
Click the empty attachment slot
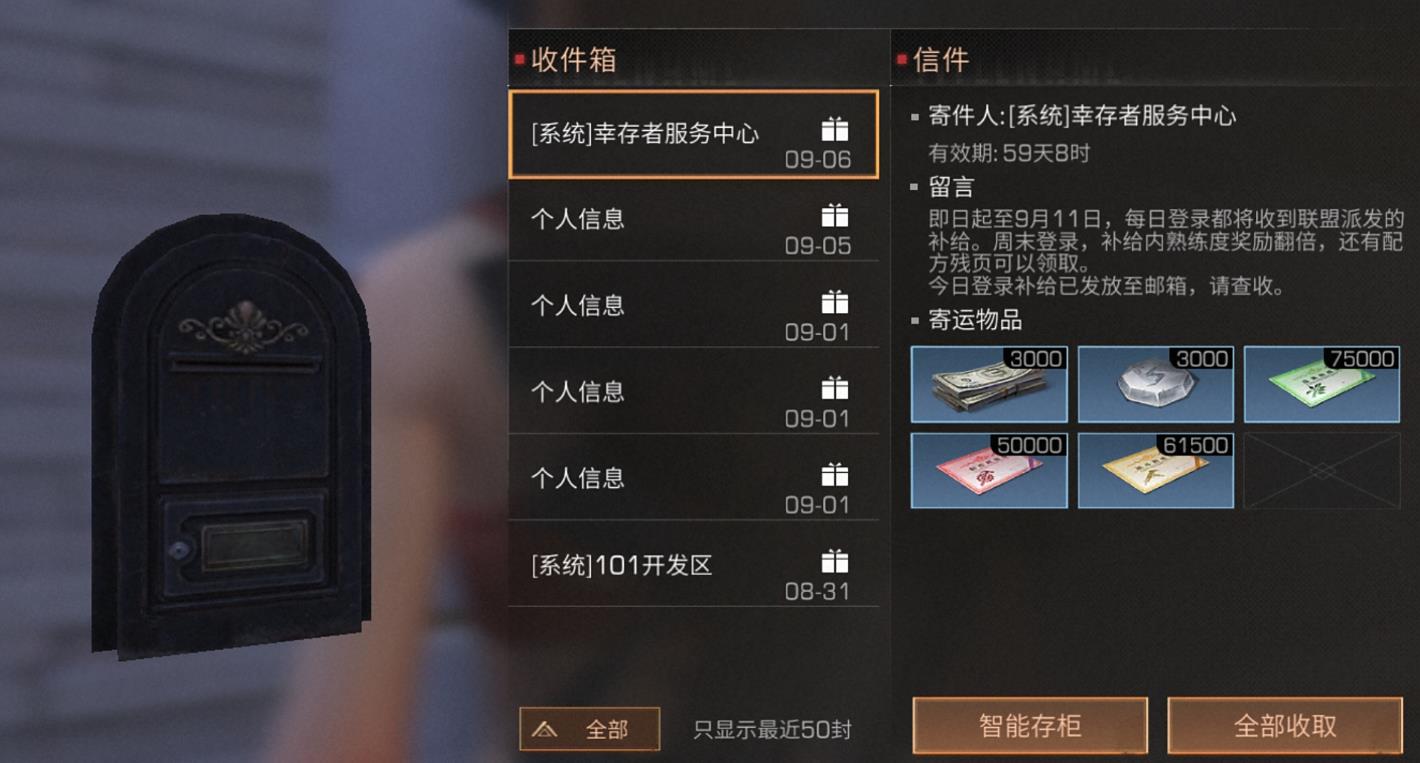pyautogui.click(x=1321, y=469)
